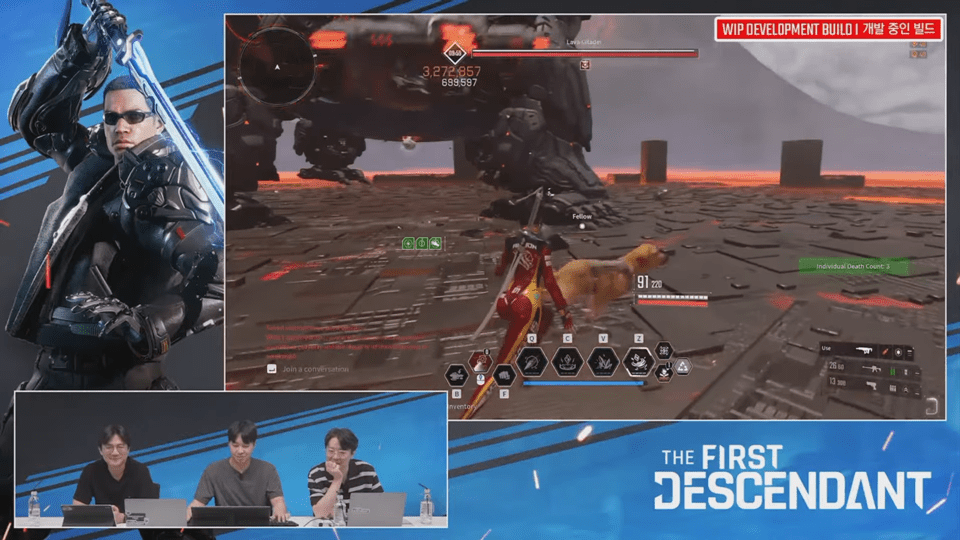Image resolution: width=960 pixels, height=540 pixels.
Task: Select the fist melee attack icon
Action: [x=506, y=375]
